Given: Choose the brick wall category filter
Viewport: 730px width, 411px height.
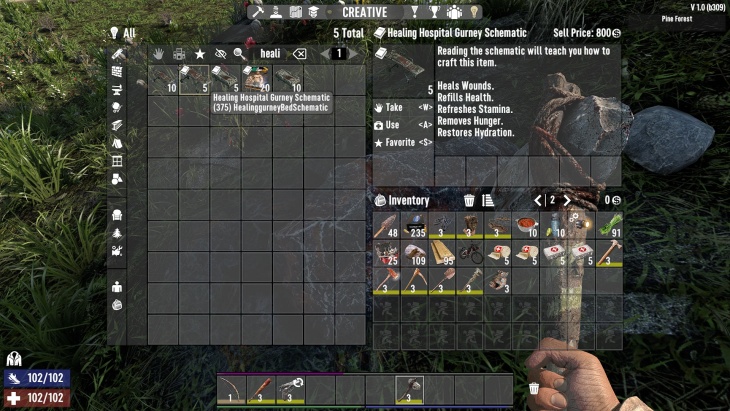Looking at the screenshot, I should click(117, 72).
